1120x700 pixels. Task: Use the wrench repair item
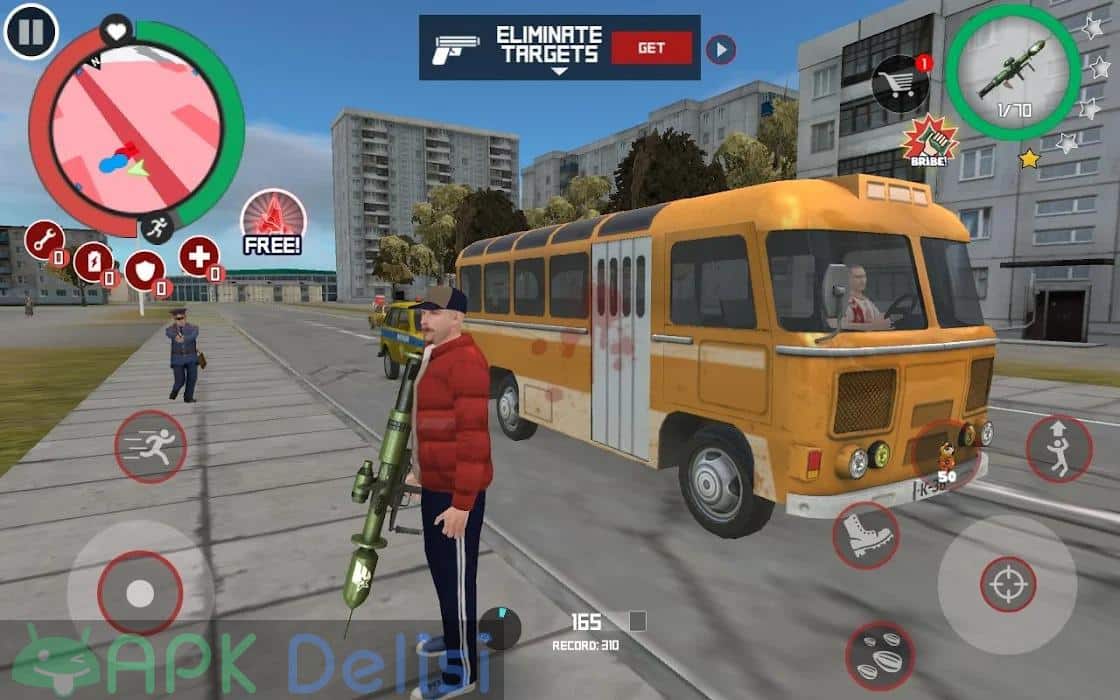click(x=45, y=240)
